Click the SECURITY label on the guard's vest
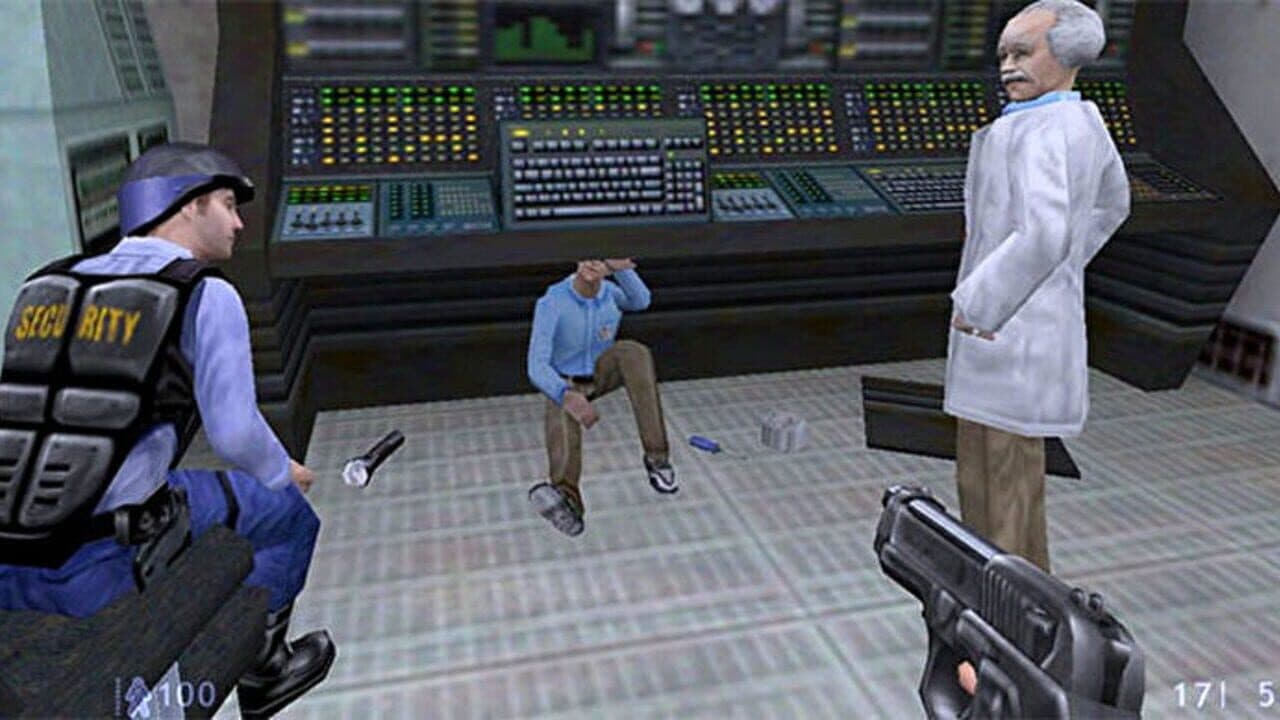 coord(75,322)
